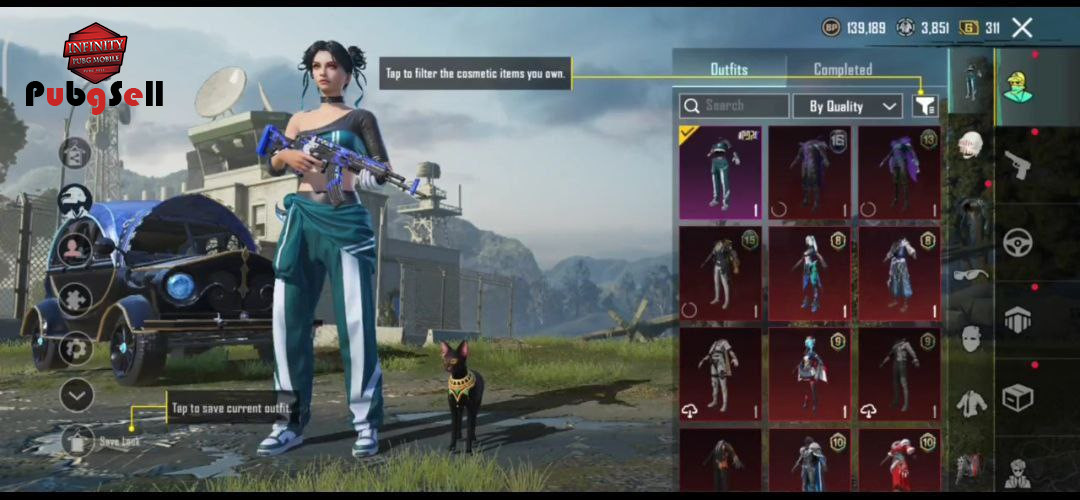Open the By Quality sort dropdown
1080x500 pixels.
pyautogui.click(x=848, y=106)
